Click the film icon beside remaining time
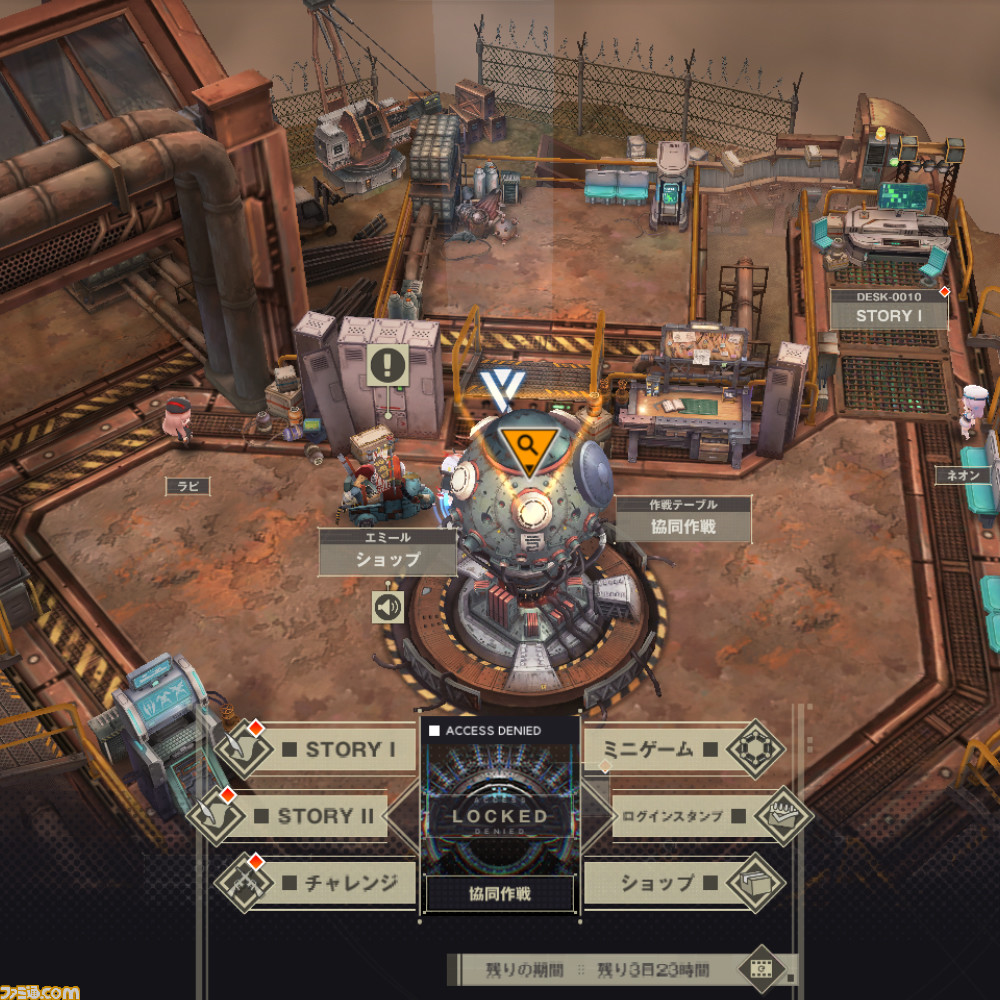Viewport: 1000px width, 1000px height. [762, 968]
